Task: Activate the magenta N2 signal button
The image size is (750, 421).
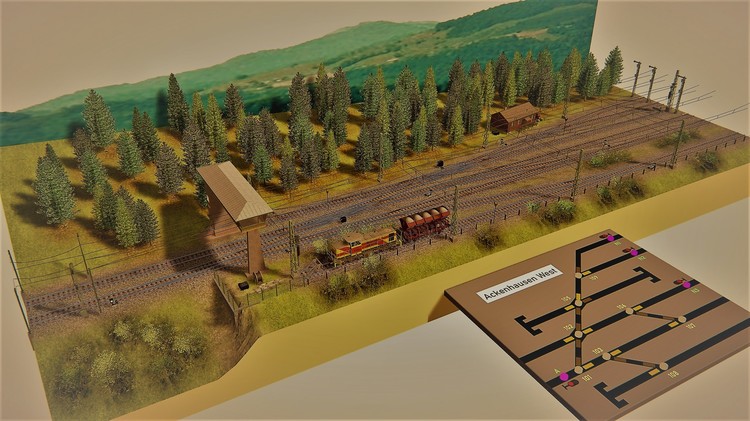Action: coord(634,253)
